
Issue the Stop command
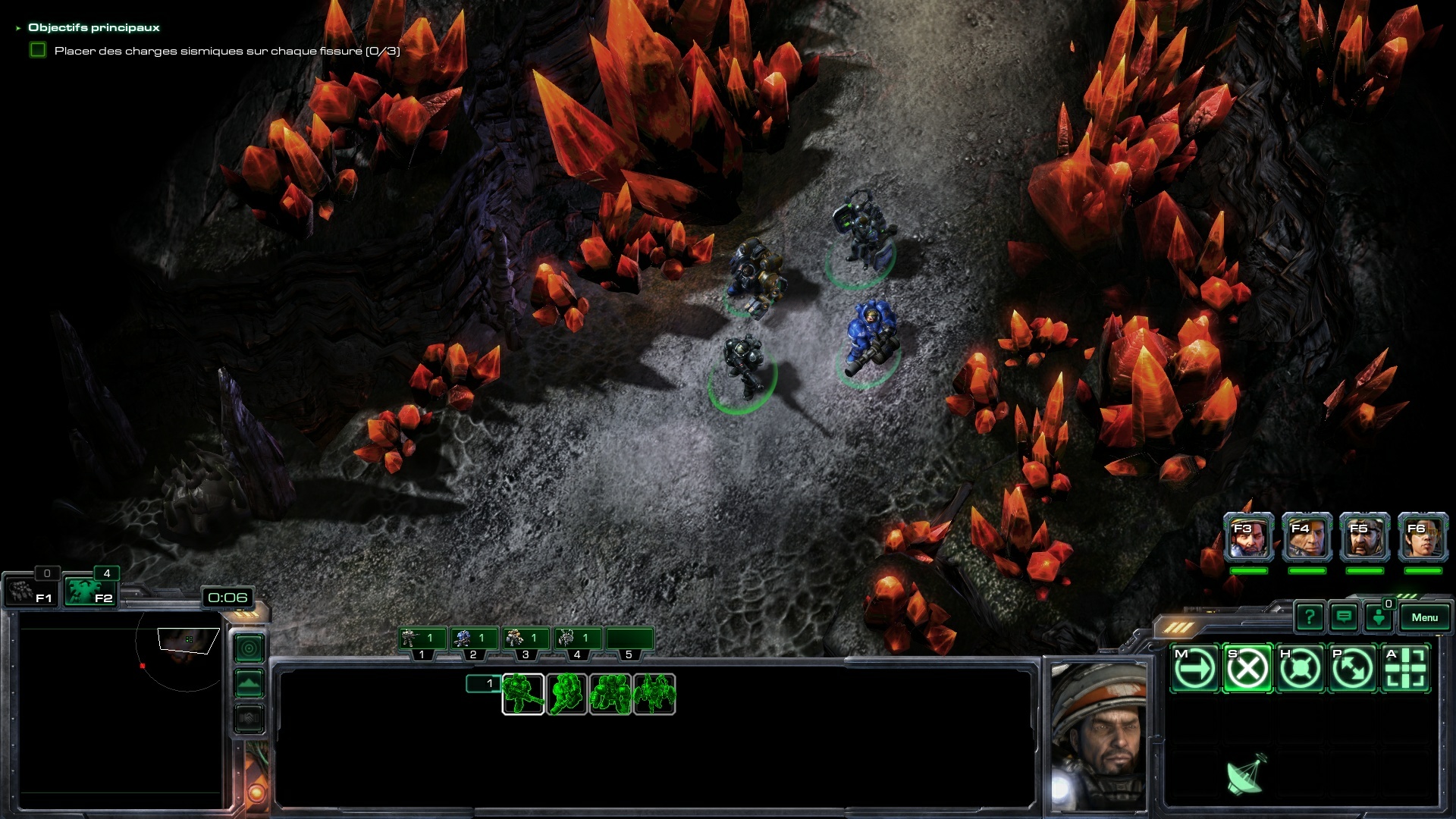point(1247,669)
